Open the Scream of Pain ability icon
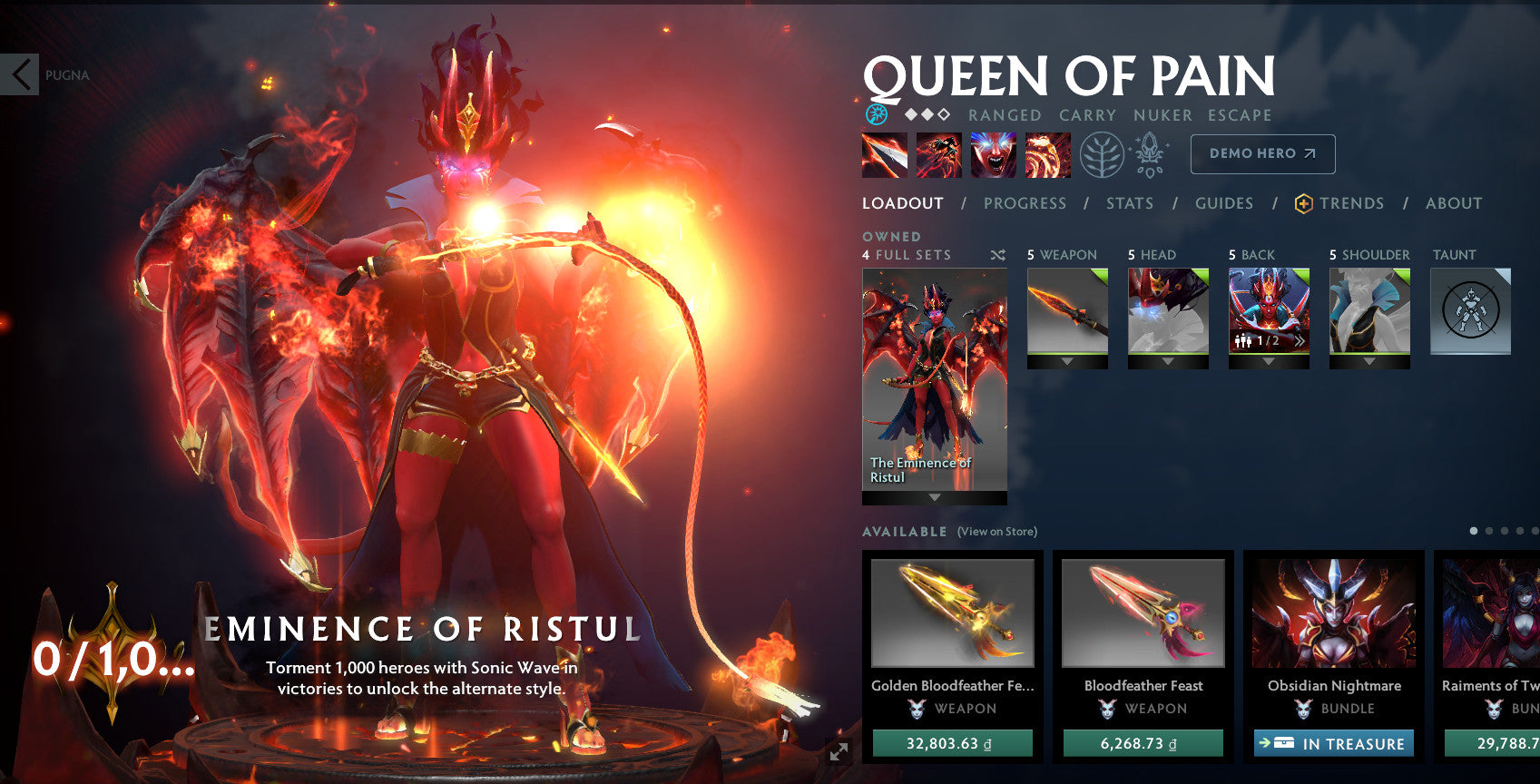 [994, 153]
